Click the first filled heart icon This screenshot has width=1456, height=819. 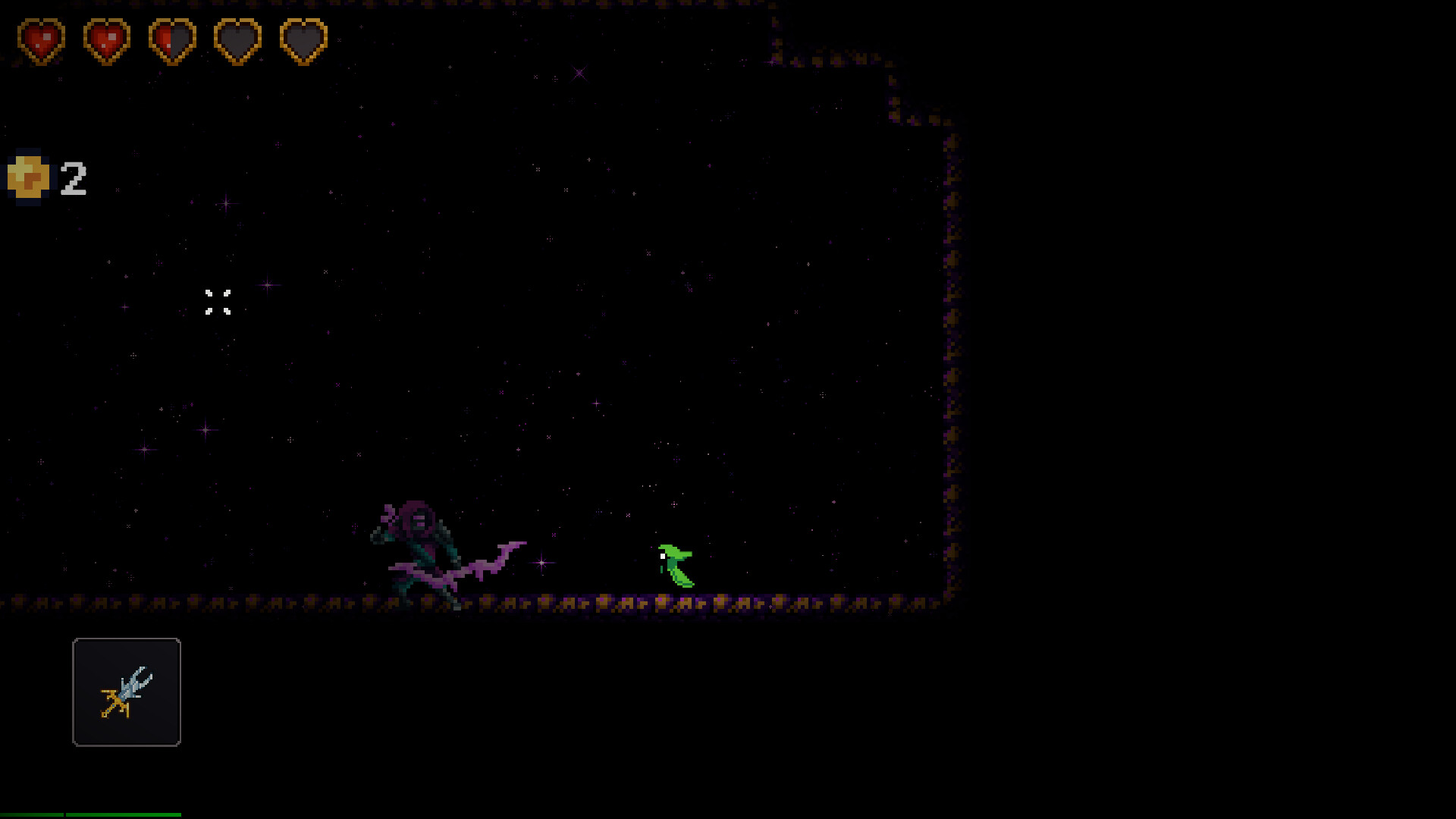click(42, 39)
